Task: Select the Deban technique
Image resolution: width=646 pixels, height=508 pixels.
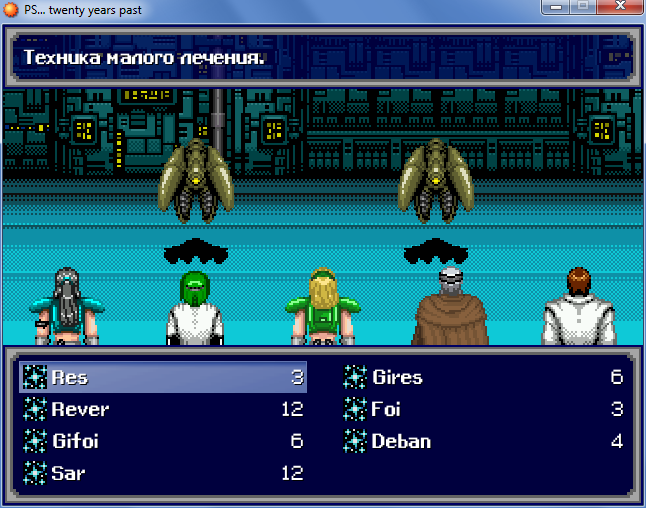Action: click(x=400, y=441)
